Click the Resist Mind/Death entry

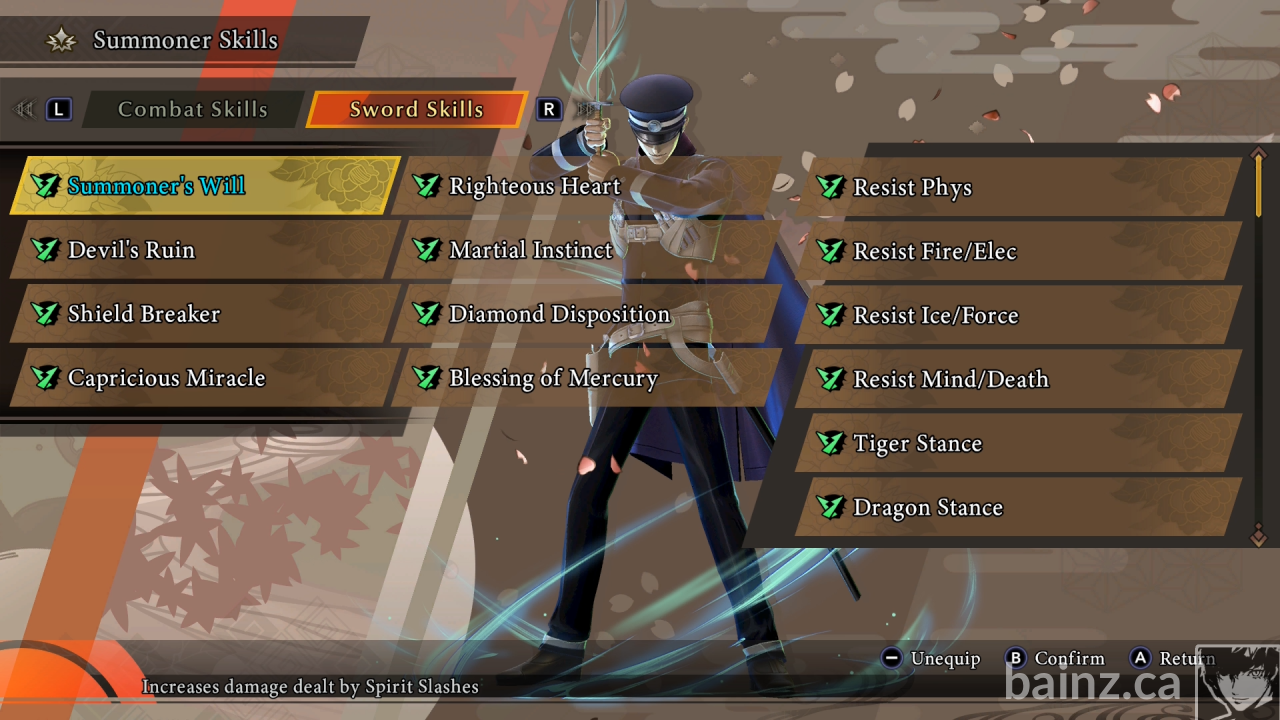coord(1018,380)
